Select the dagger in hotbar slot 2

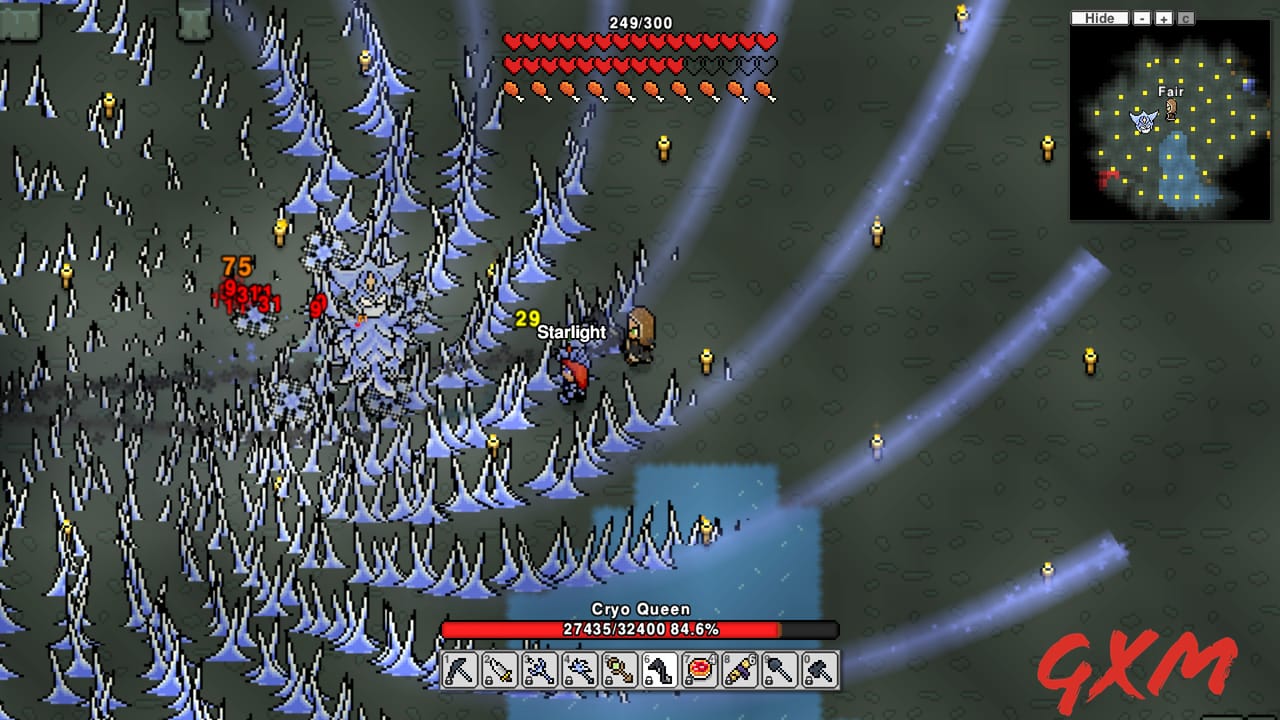pos(499,670)
